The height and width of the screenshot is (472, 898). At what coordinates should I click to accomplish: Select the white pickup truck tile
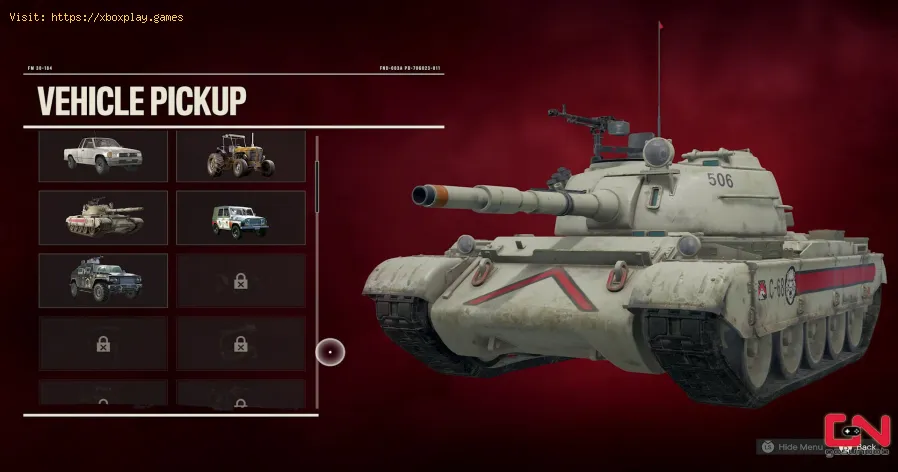pyautogui.click(x=103, y=156)
